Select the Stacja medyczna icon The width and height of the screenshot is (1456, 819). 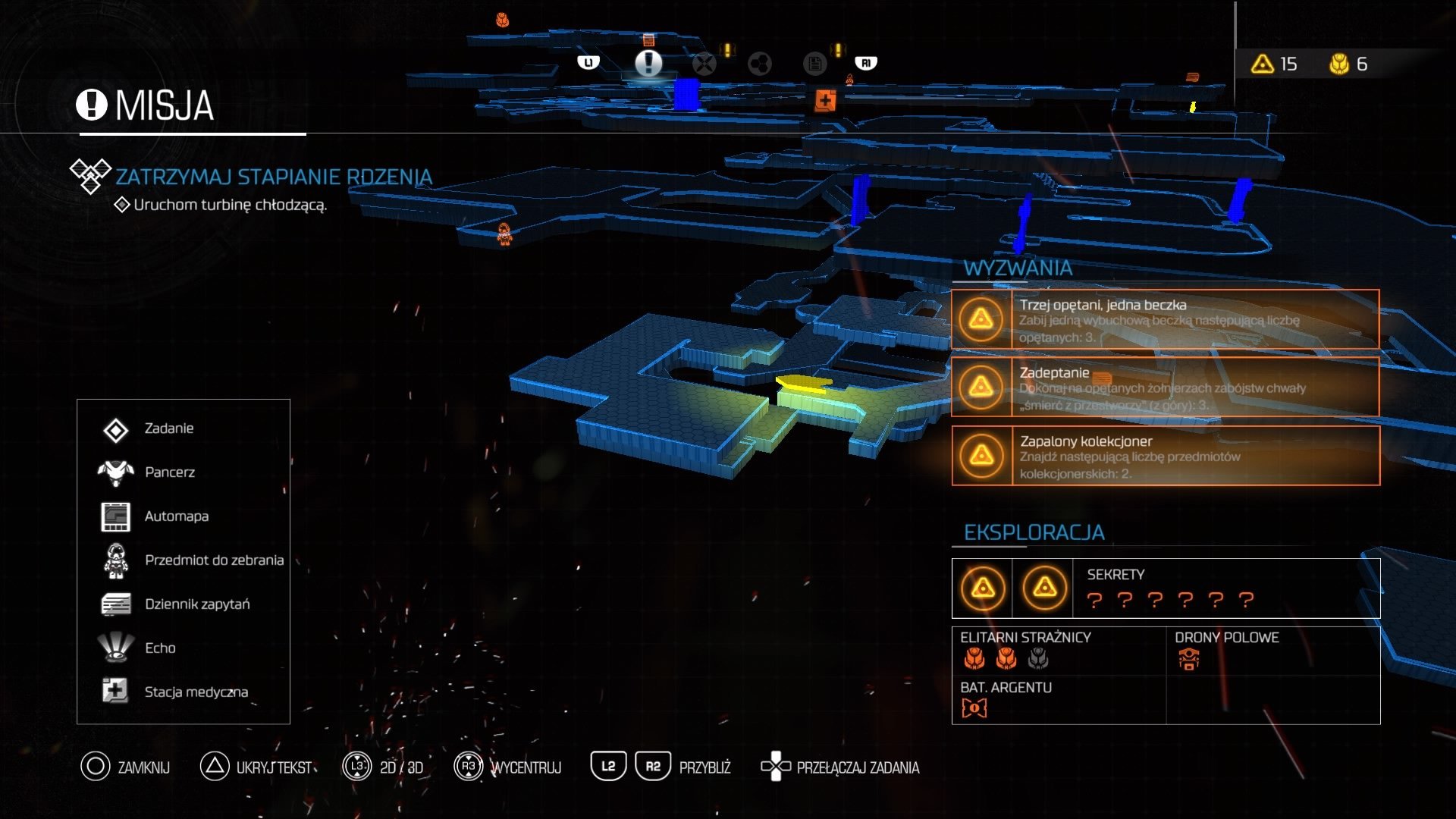point(115,692)
